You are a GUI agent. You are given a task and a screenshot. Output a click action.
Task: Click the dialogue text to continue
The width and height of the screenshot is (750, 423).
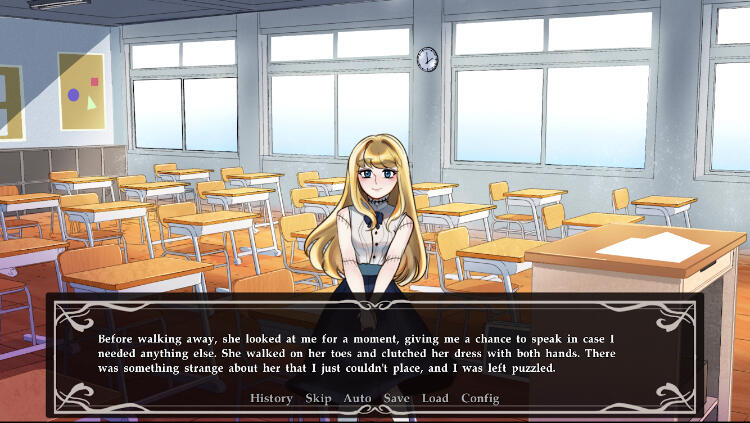click(355, 353)
